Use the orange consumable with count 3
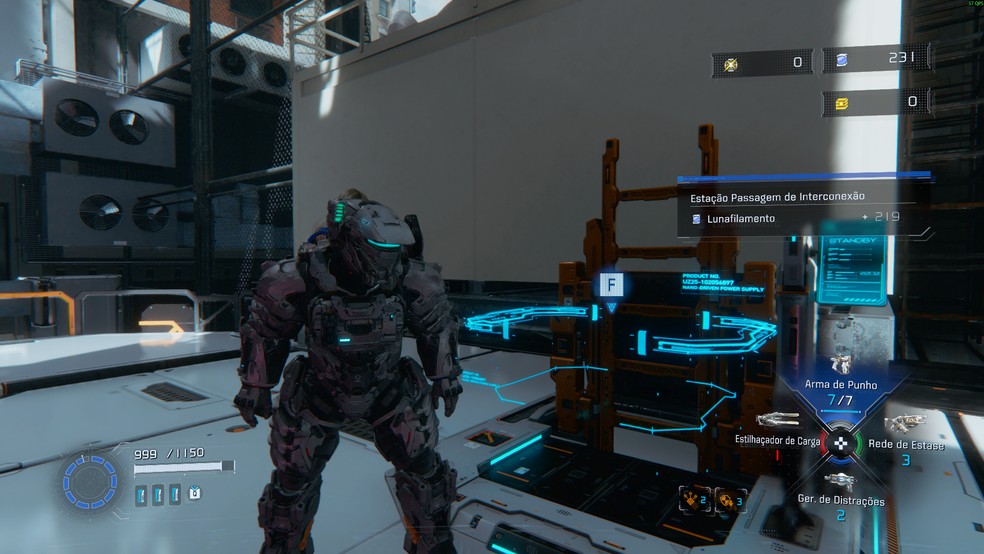 [730, 497]
